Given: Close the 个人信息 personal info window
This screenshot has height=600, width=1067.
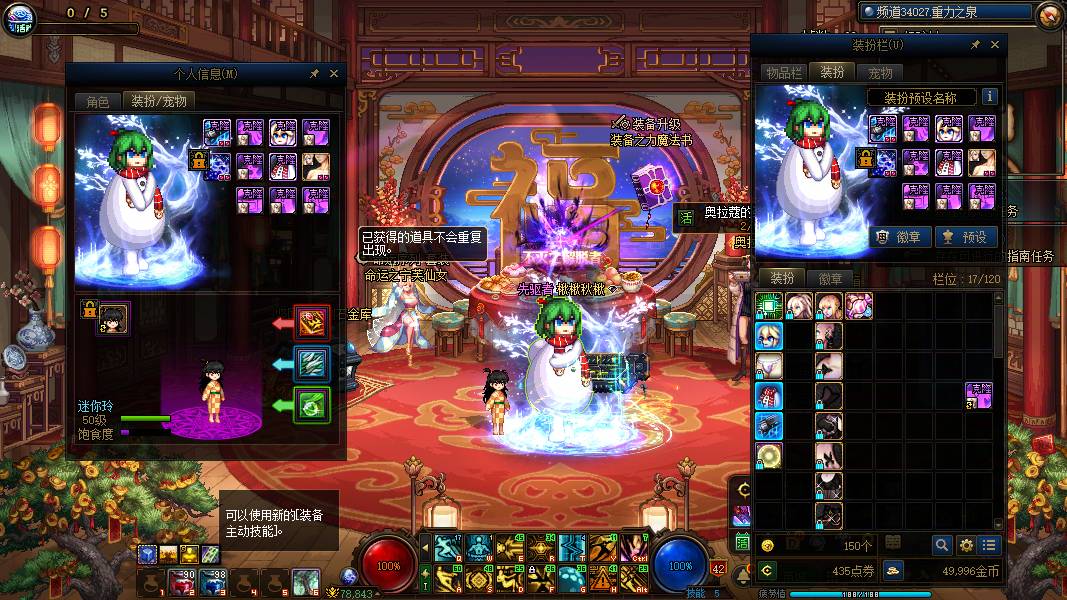Looking at the screenshot, I should pyautogui.click(x=334, y=74).
